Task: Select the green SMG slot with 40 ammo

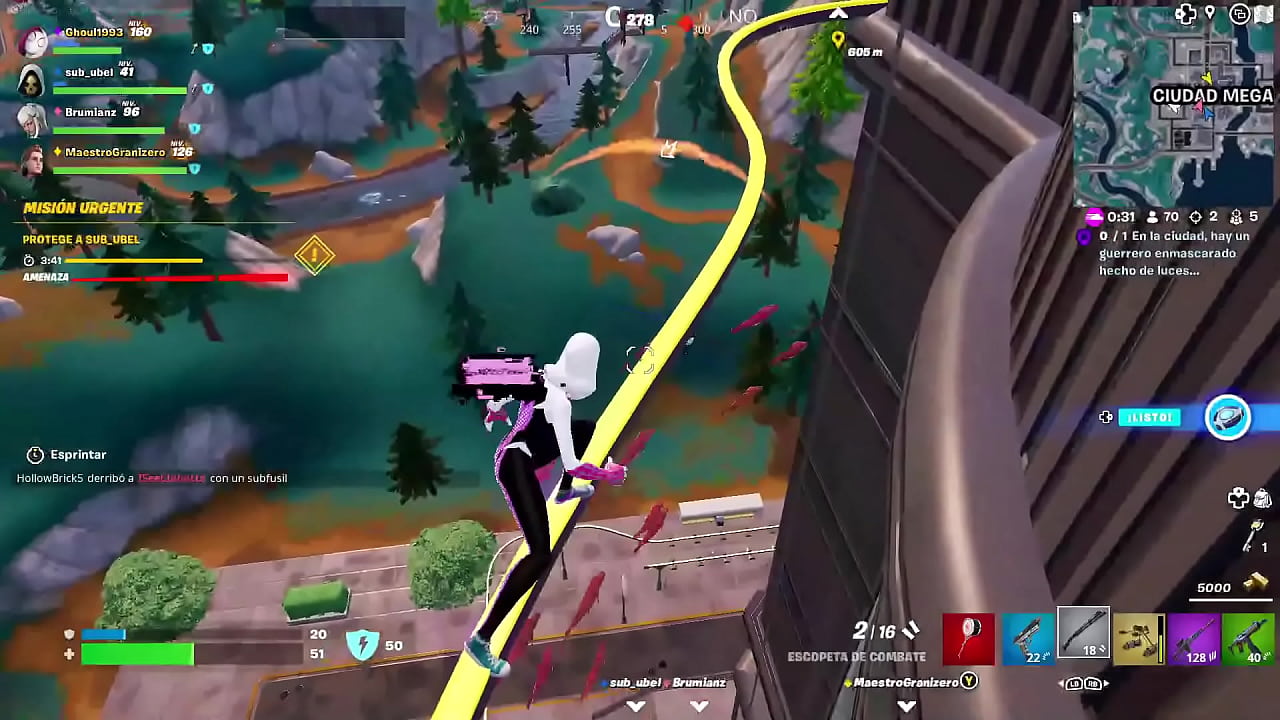Action: [1249, 640]
